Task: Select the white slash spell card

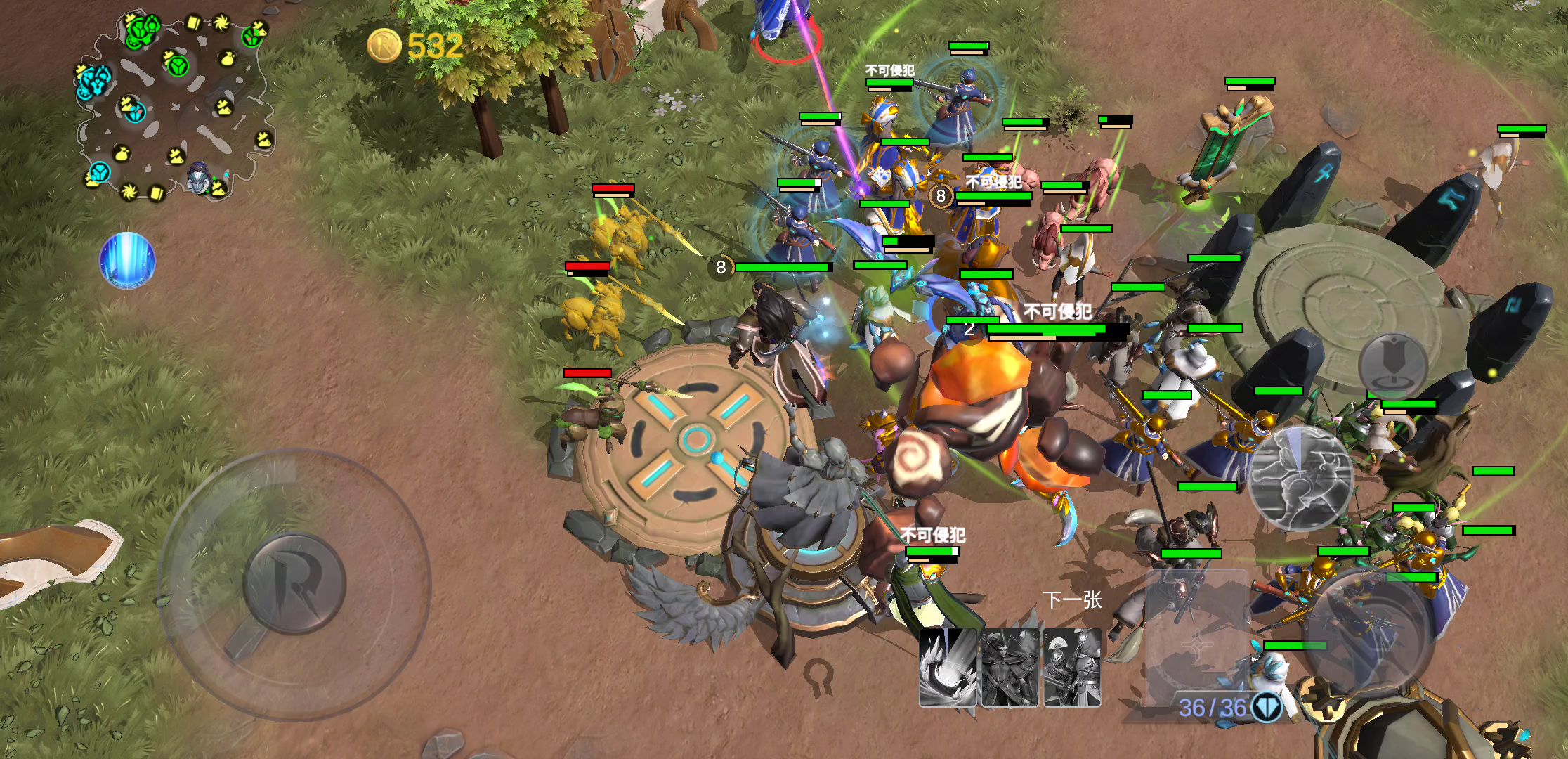Action: pyautogui.click(x=948, y=668)
